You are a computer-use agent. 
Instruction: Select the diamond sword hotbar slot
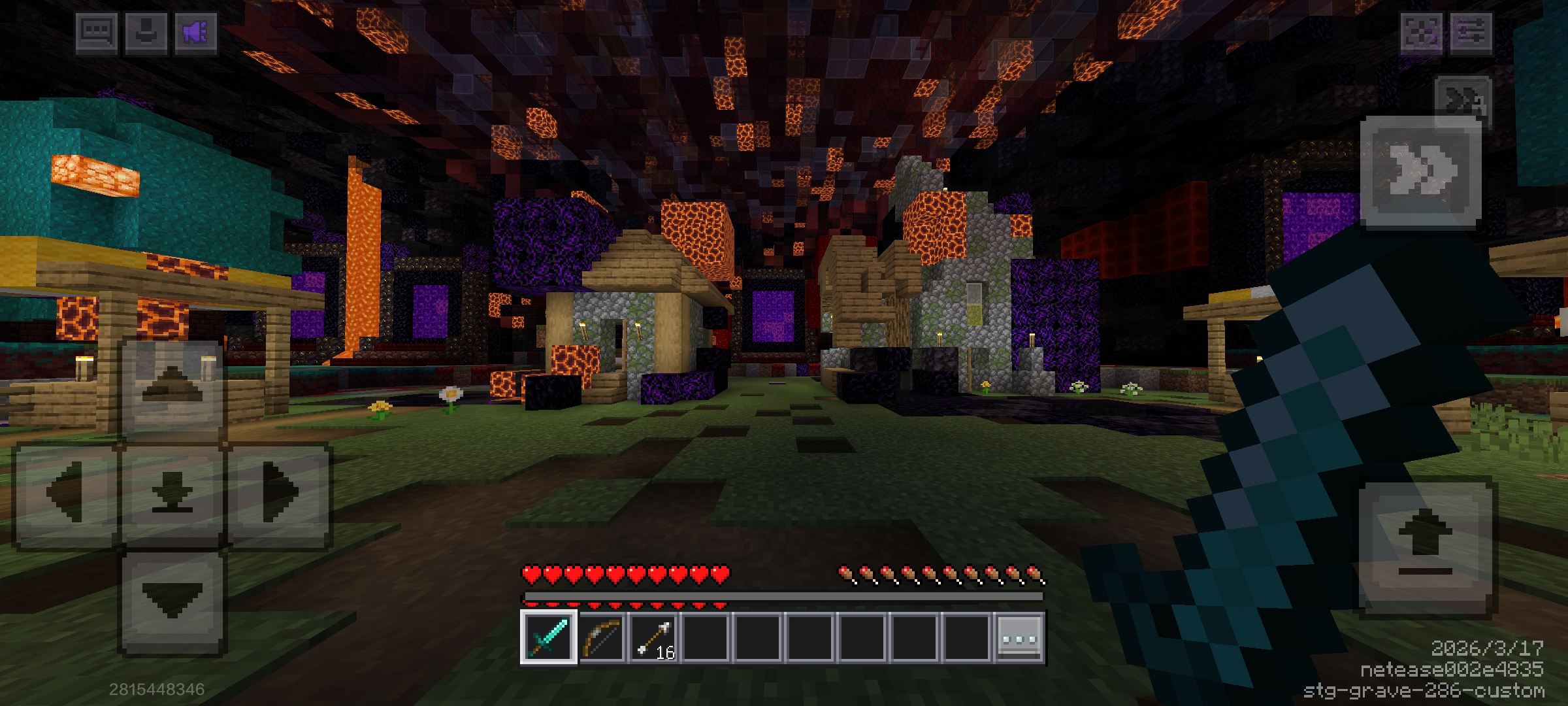(549, 637)
